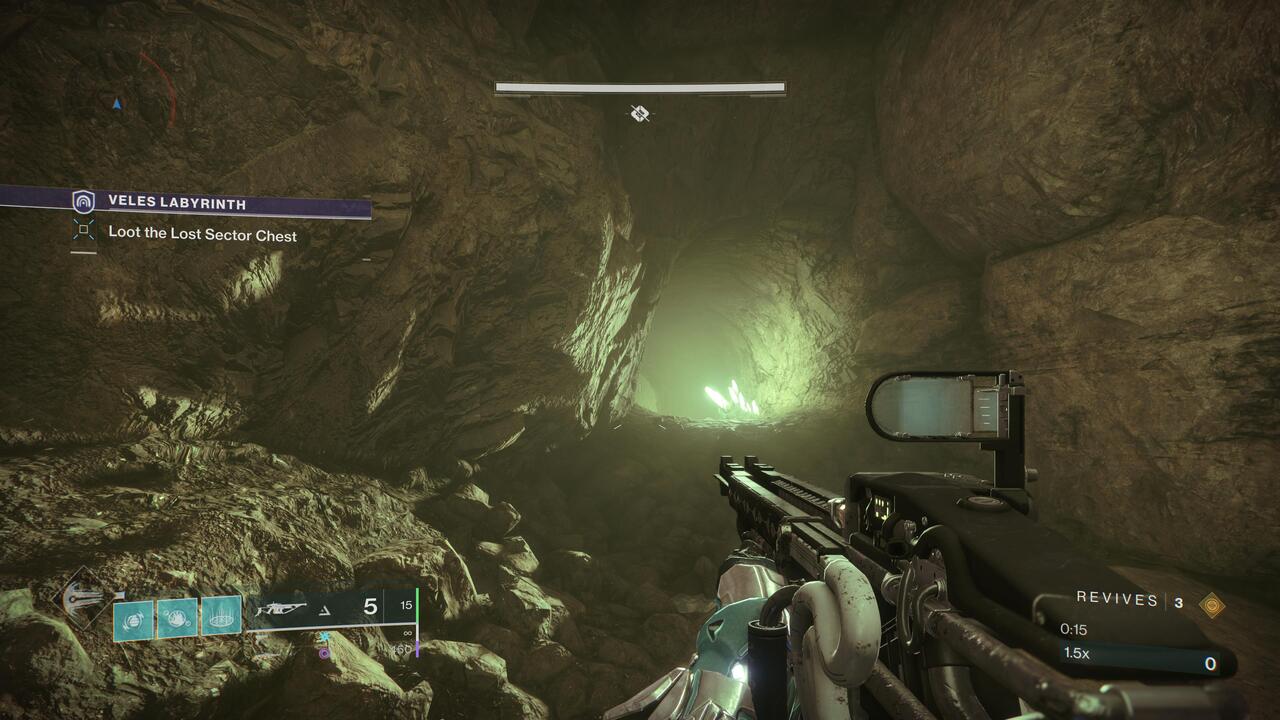Activate the class ability rift icon
The width and height of the screenshot is (1280, 720).
click(x=221, y=616)
